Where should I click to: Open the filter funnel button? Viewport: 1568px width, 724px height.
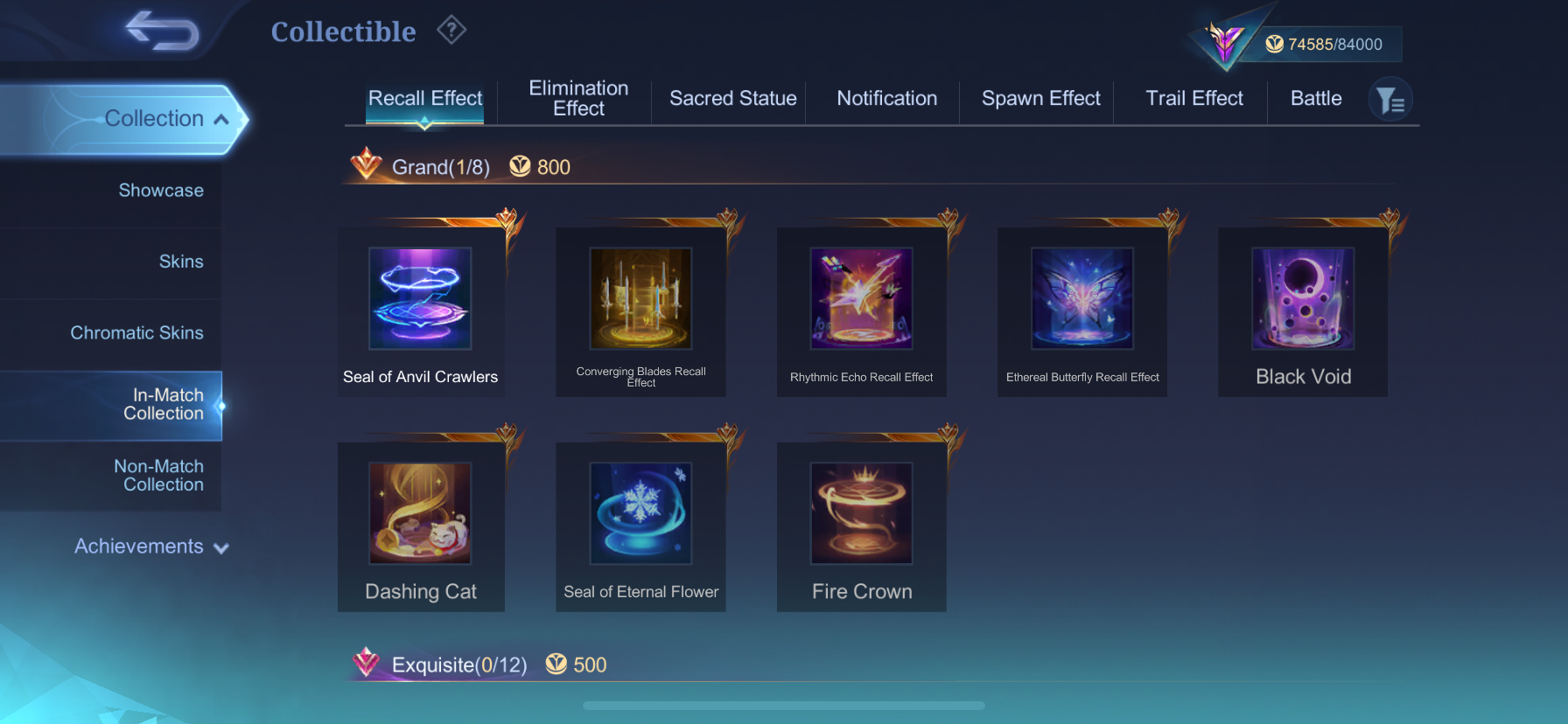point(1389,101)
